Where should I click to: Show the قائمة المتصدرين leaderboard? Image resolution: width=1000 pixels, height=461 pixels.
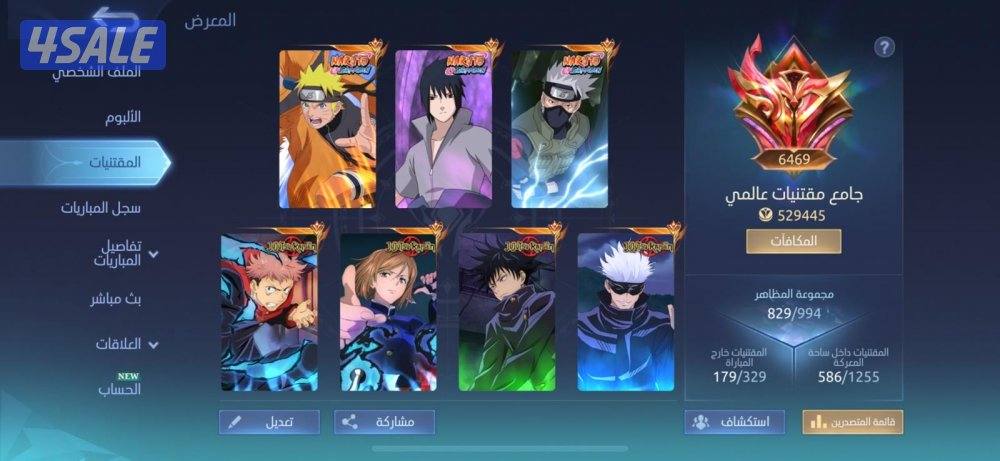click(x=852, y=422)
